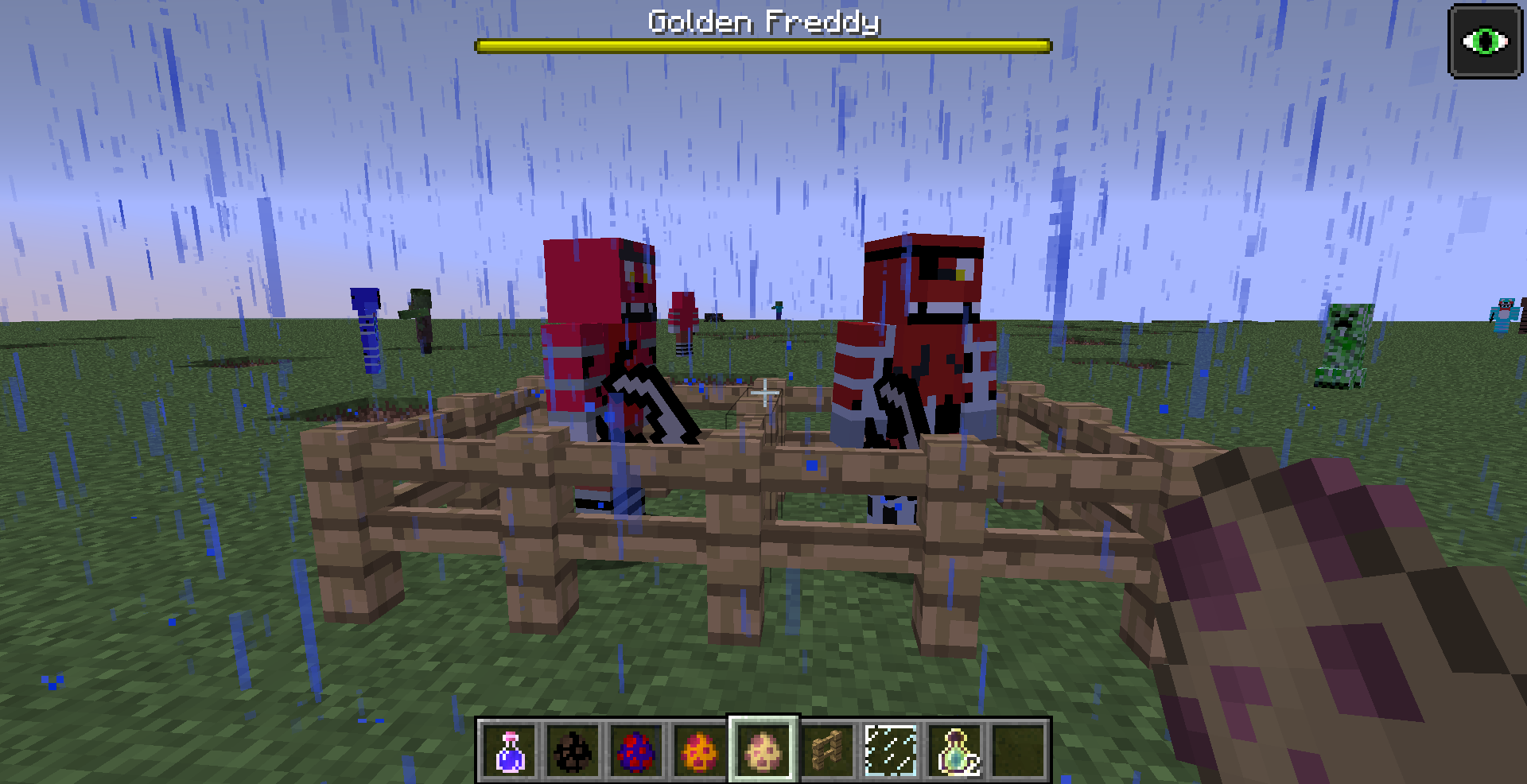Click the empty ninth hotbar slot
Screen dimensions: 1527x784
(x=1019, y=747)
